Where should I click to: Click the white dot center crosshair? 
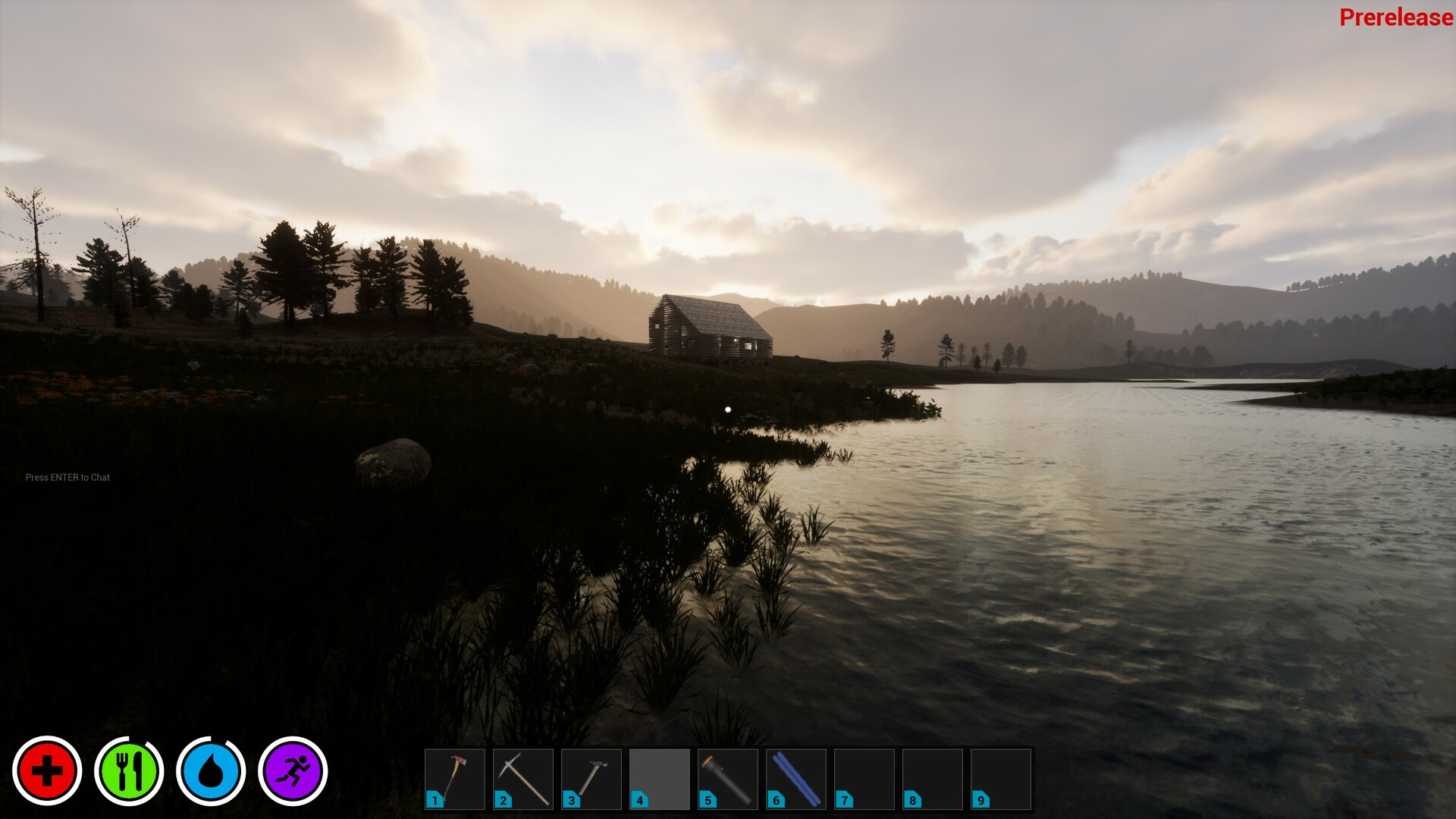point(727,409)
